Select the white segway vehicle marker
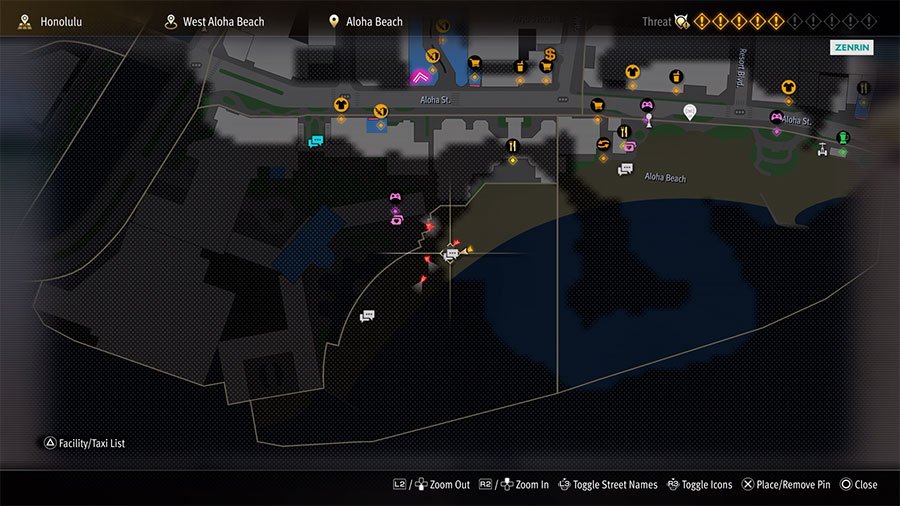This screenshot has height=506, width=900. pos(823,149)
